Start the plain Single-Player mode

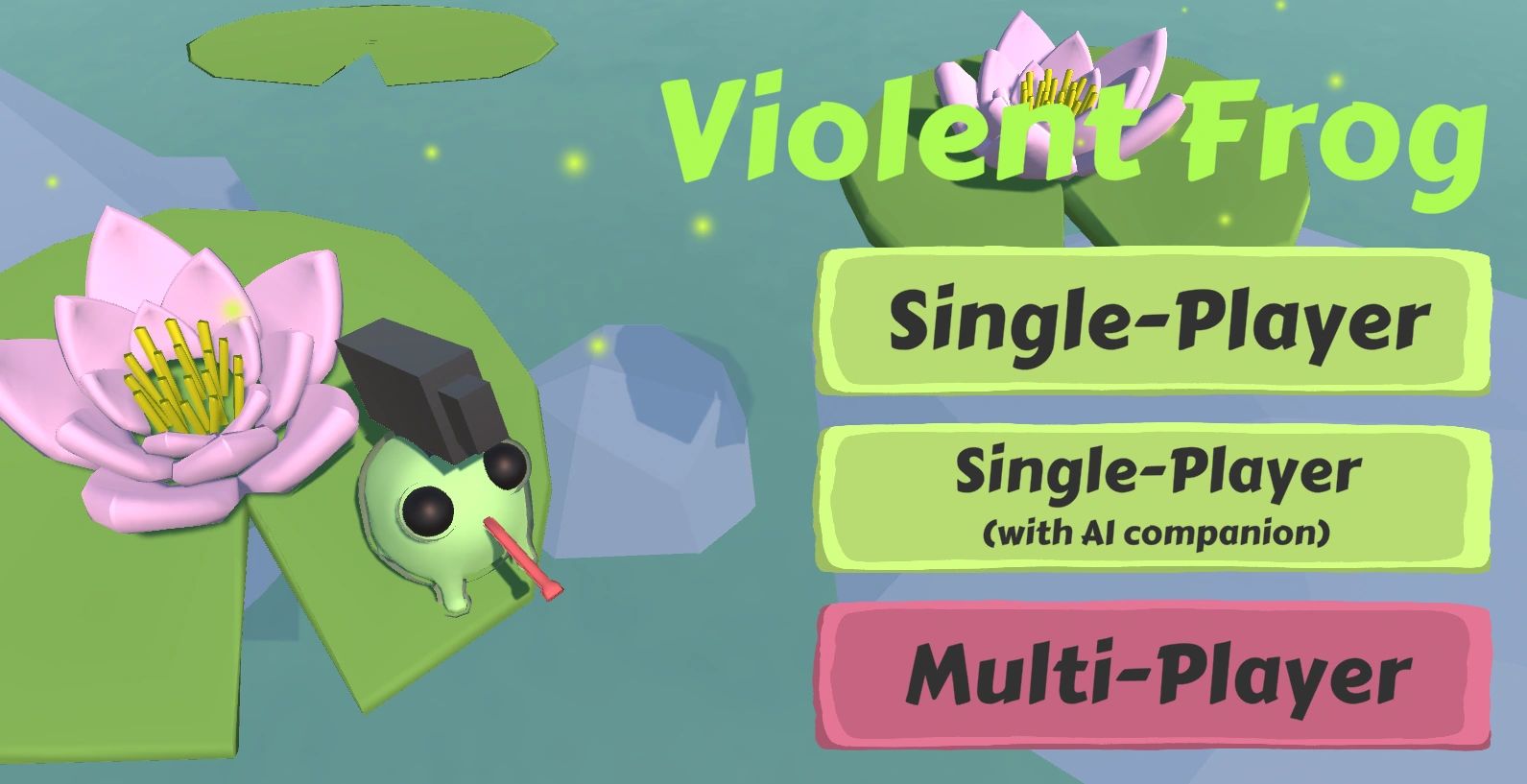[x=1154, y=321]
